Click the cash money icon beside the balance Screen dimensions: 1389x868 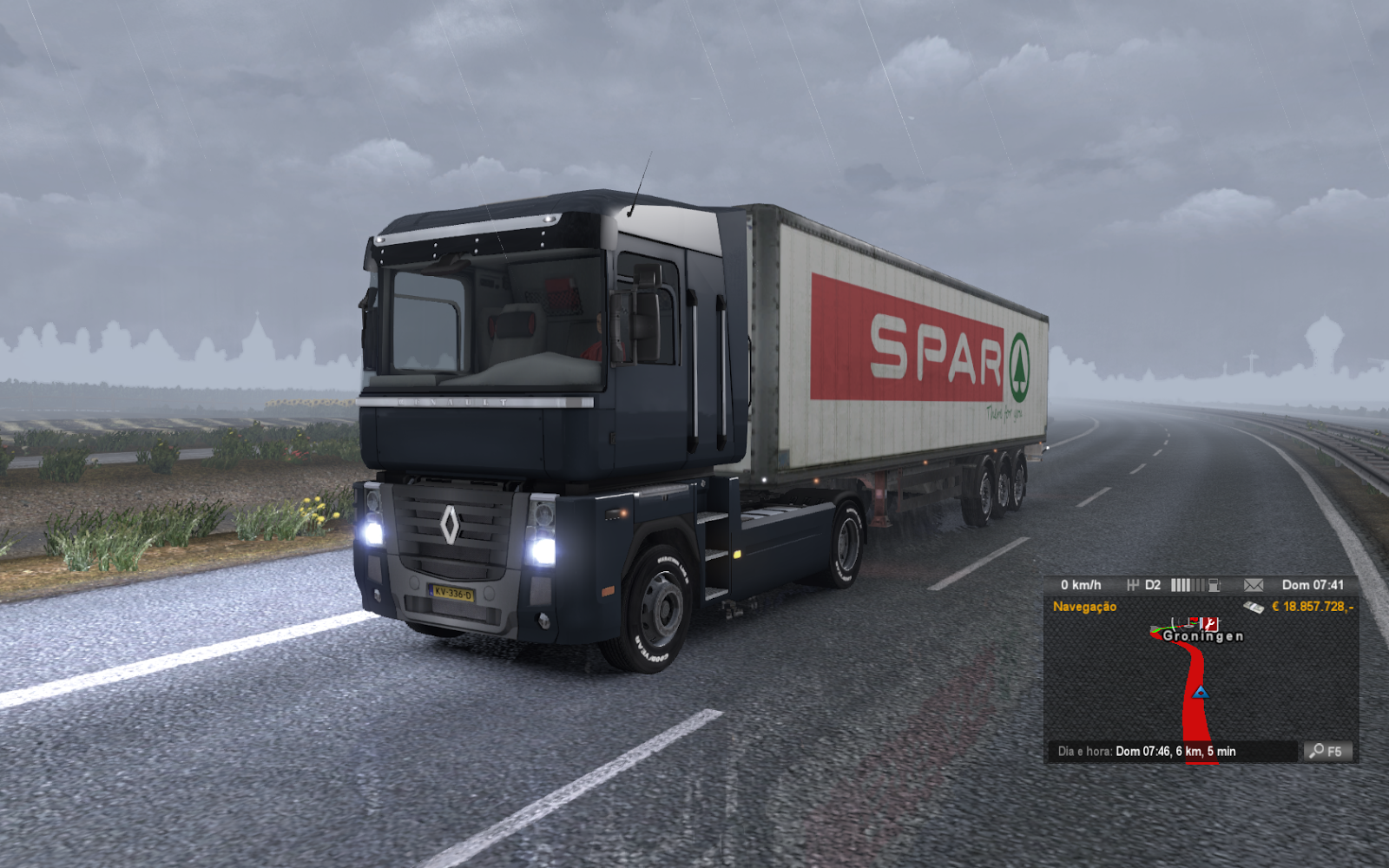coord(1253,607)
